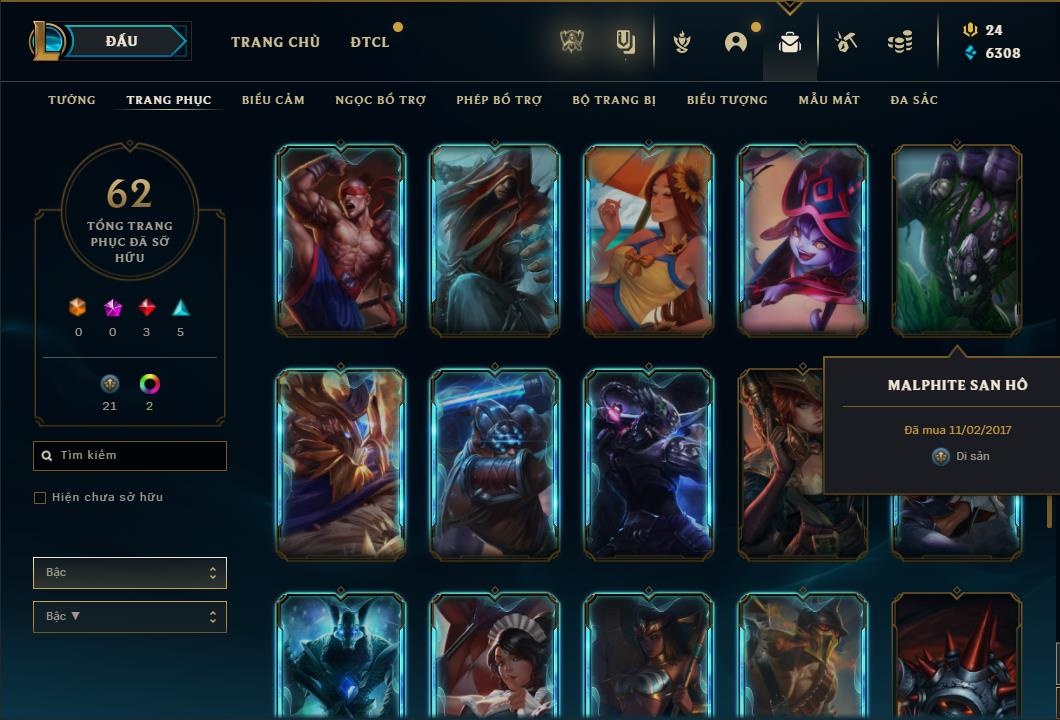1060x720 pixels.
Task: Toggle the Hiện chưa sở hữu checkbox
Action: 40,498
